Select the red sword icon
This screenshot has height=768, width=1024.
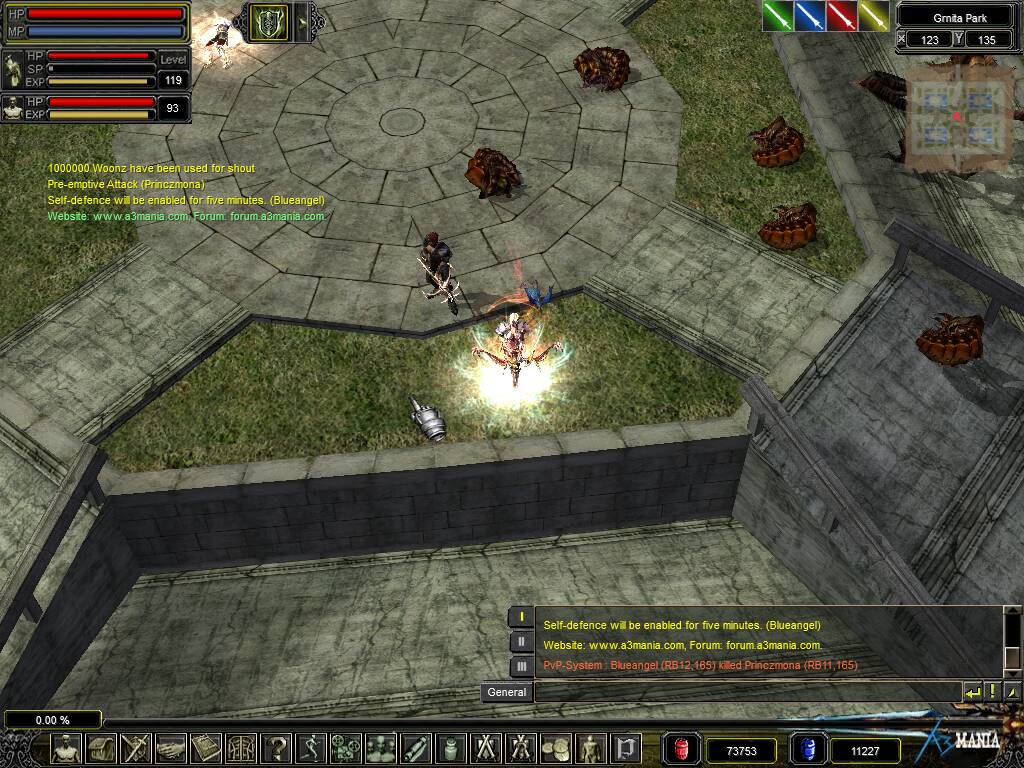click(842, 16)
